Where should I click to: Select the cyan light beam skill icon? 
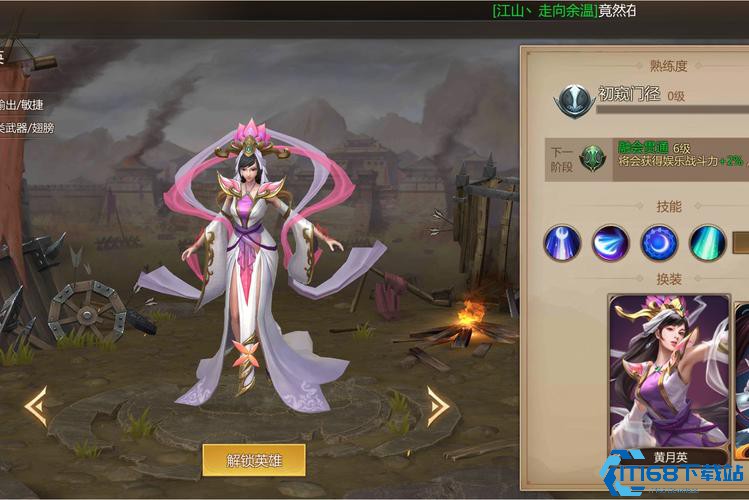coord(707,243)
